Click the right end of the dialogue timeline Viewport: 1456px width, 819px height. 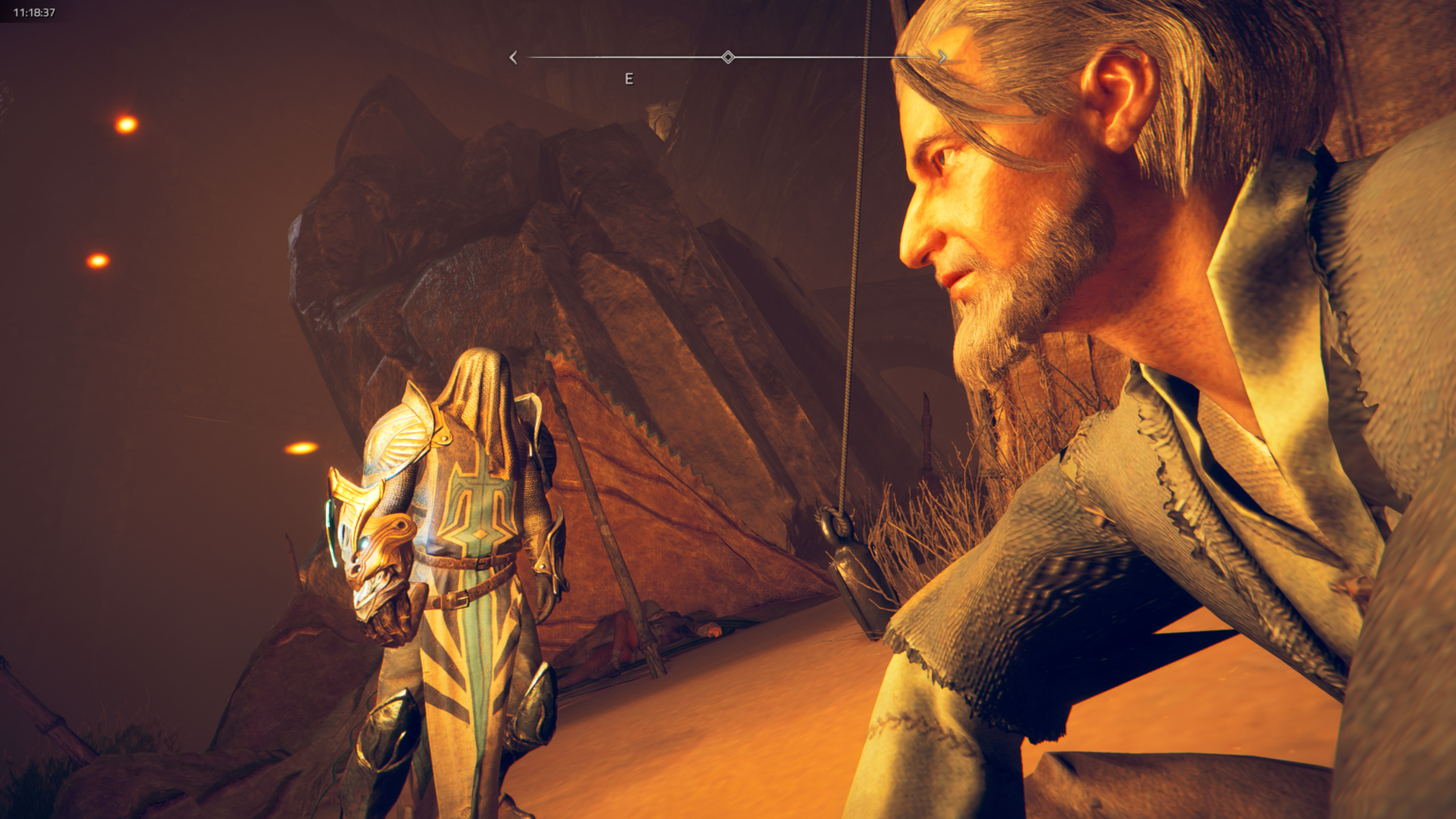click(929, 57)
